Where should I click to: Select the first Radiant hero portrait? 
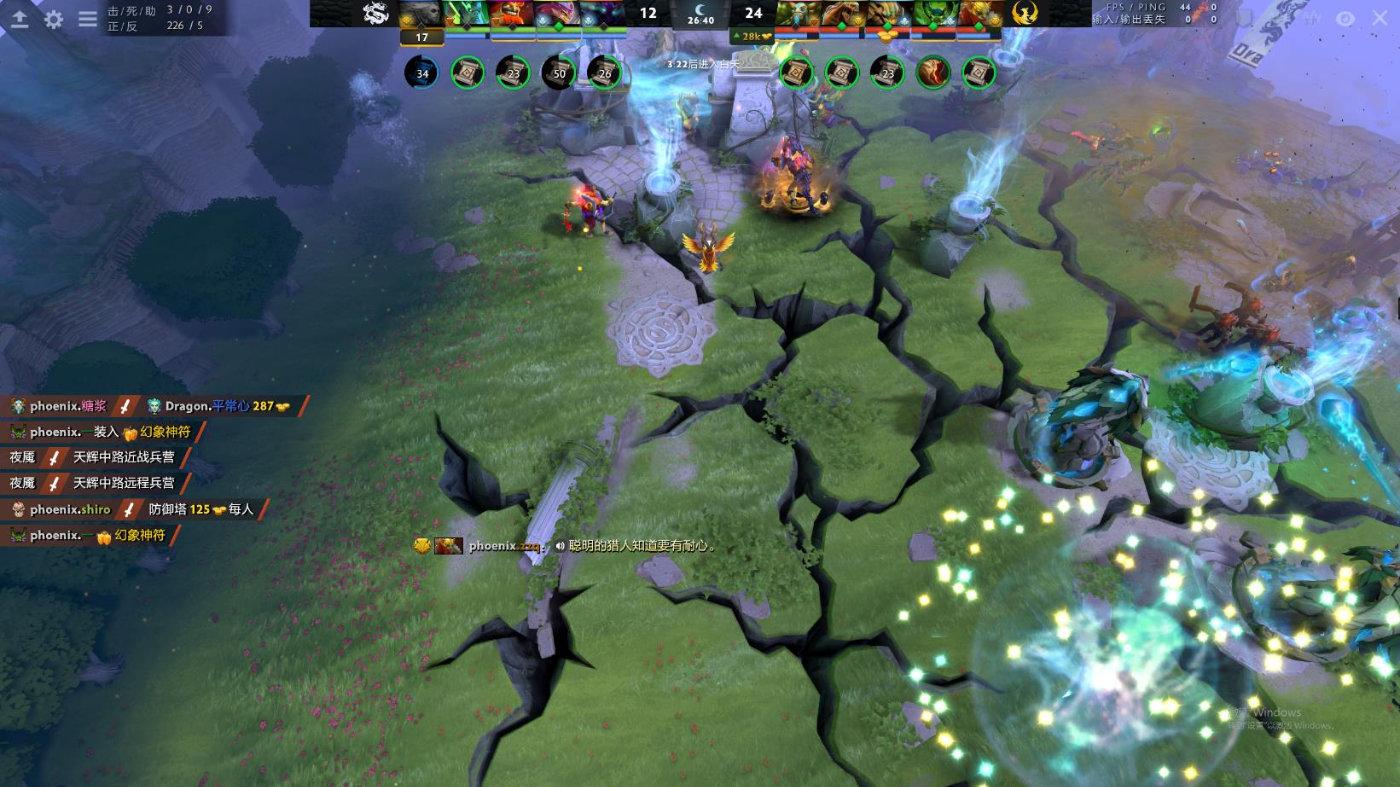(422, 13)
